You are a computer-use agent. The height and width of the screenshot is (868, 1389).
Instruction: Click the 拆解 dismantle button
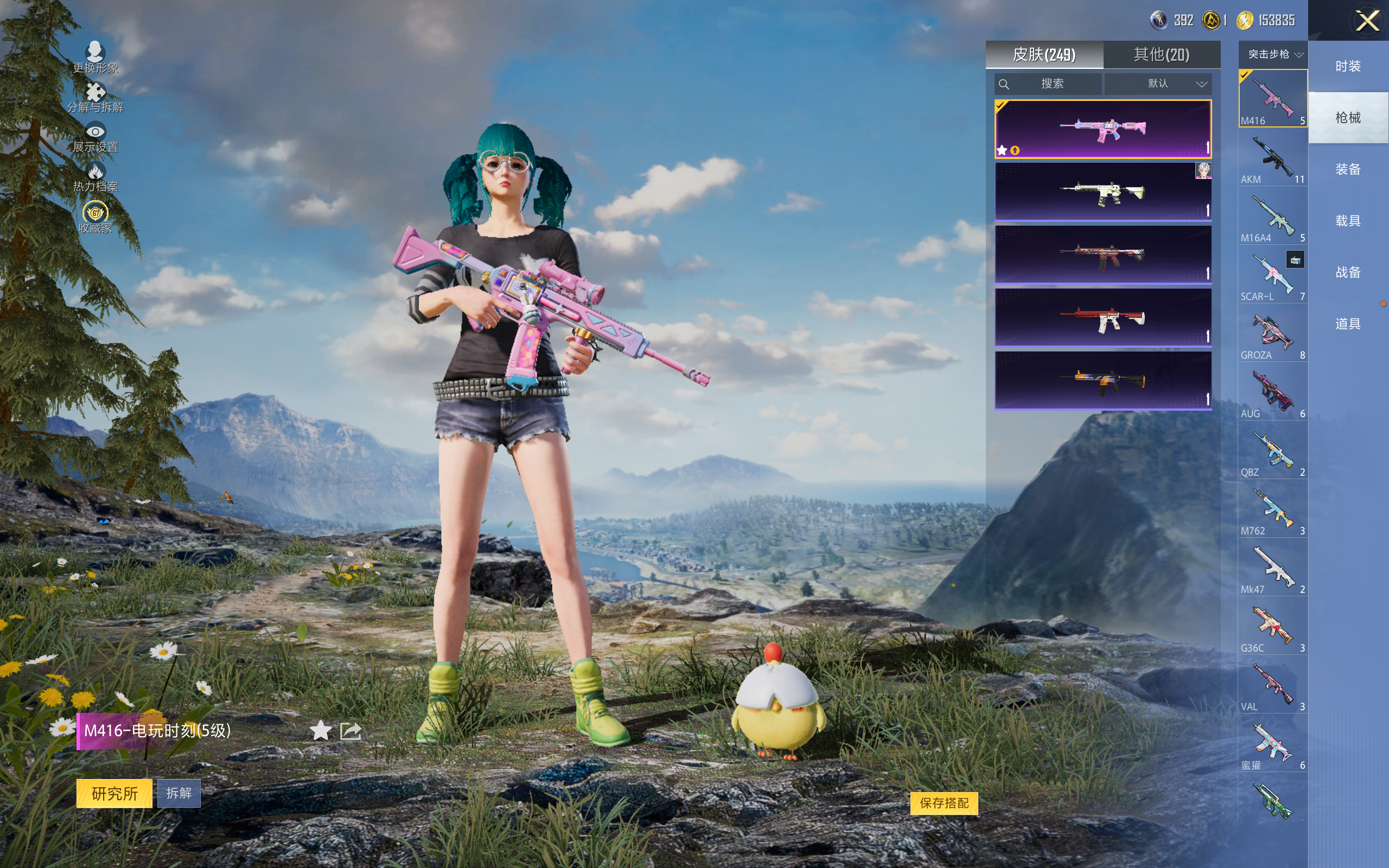coord(179,793)
